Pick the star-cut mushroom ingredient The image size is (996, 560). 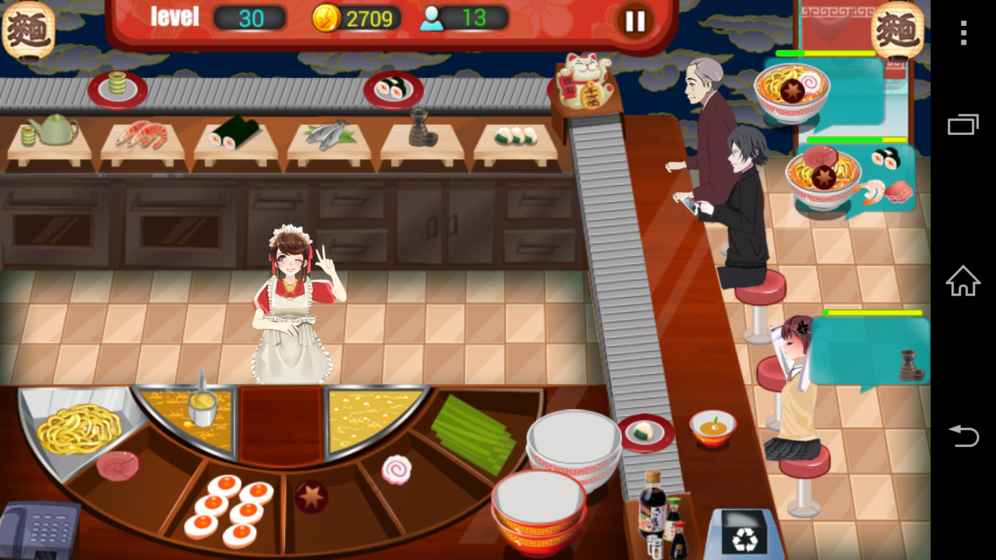311,497
